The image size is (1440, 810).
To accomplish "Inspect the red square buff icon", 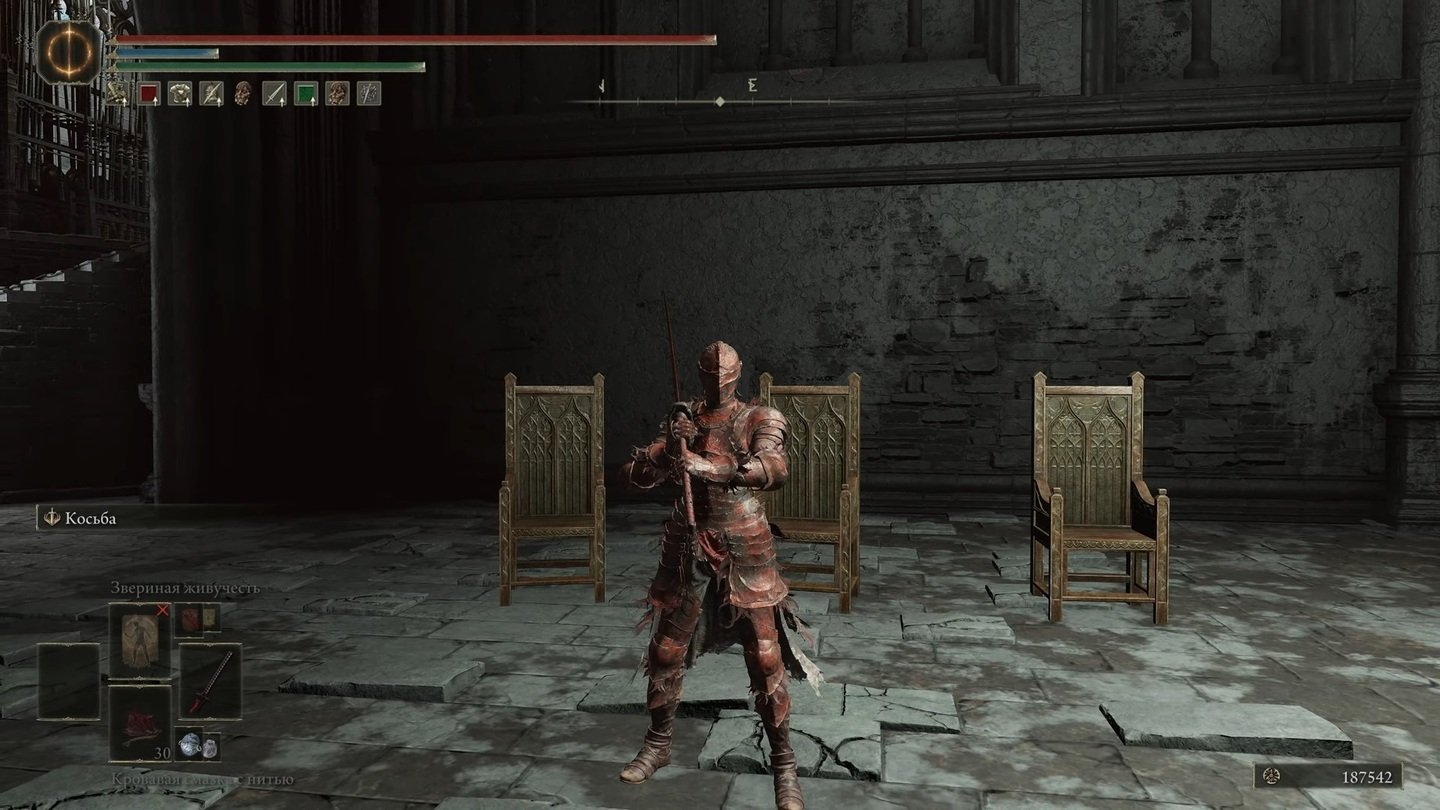I will [x=149, y=94].
